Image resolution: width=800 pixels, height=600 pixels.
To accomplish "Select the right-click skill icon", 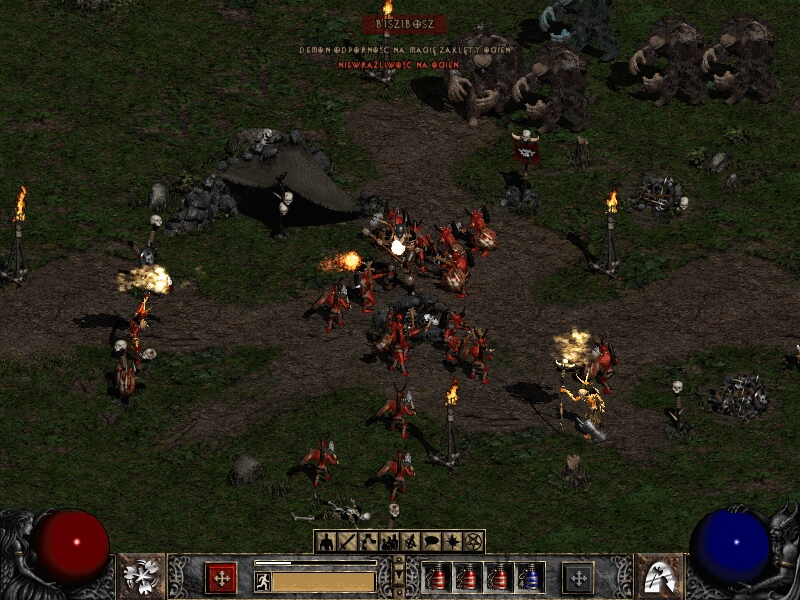I will (659, 576).
